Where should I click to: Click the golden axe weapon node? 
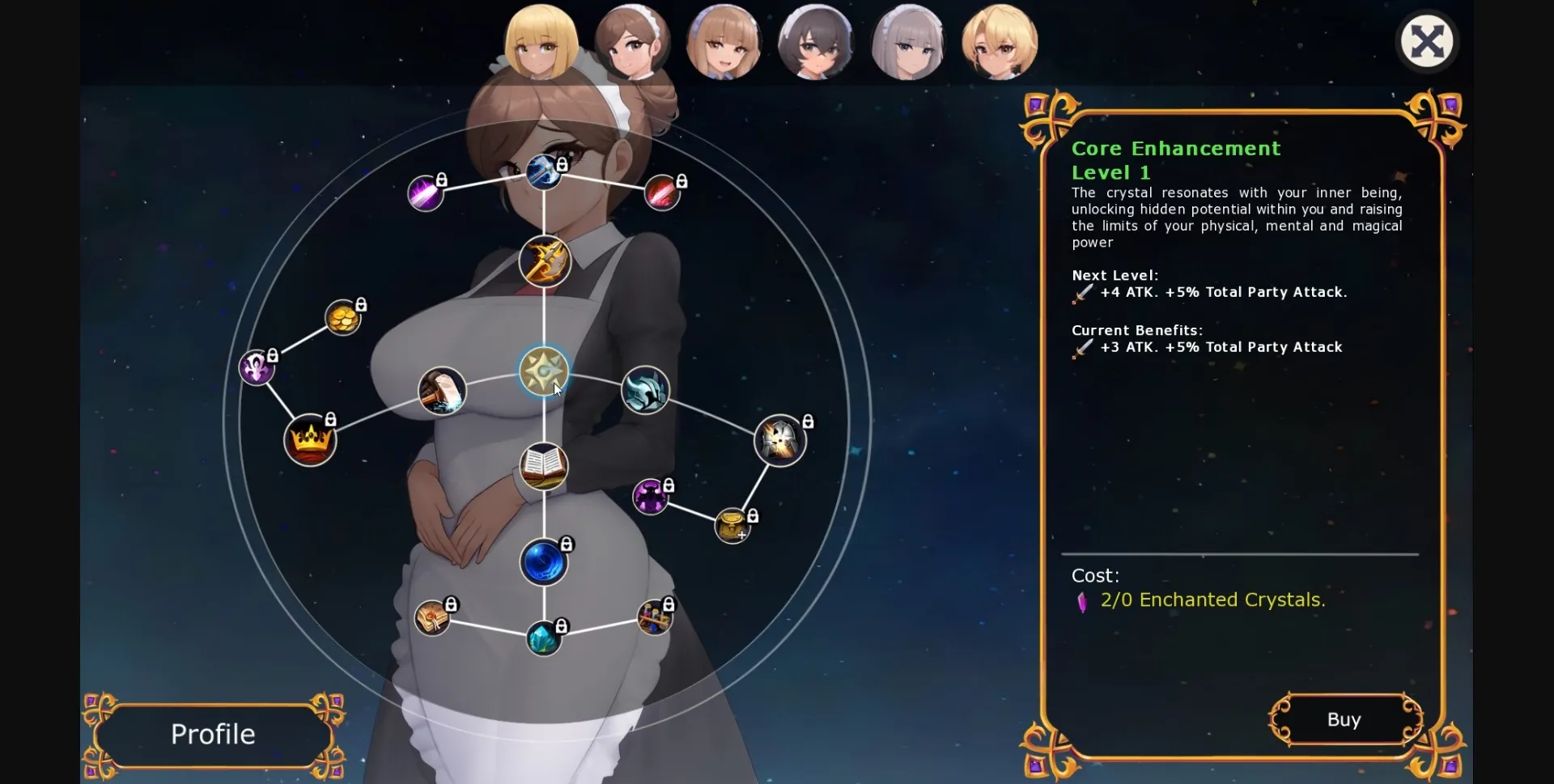(x=544, y=261)
